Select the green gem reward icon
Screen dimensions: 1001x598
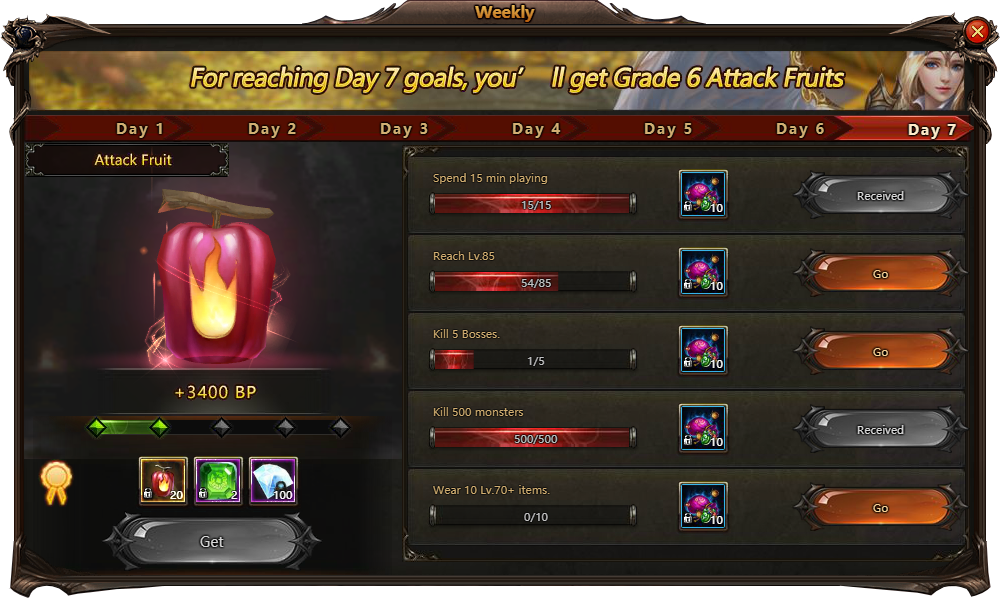click(x=218, y=481)
